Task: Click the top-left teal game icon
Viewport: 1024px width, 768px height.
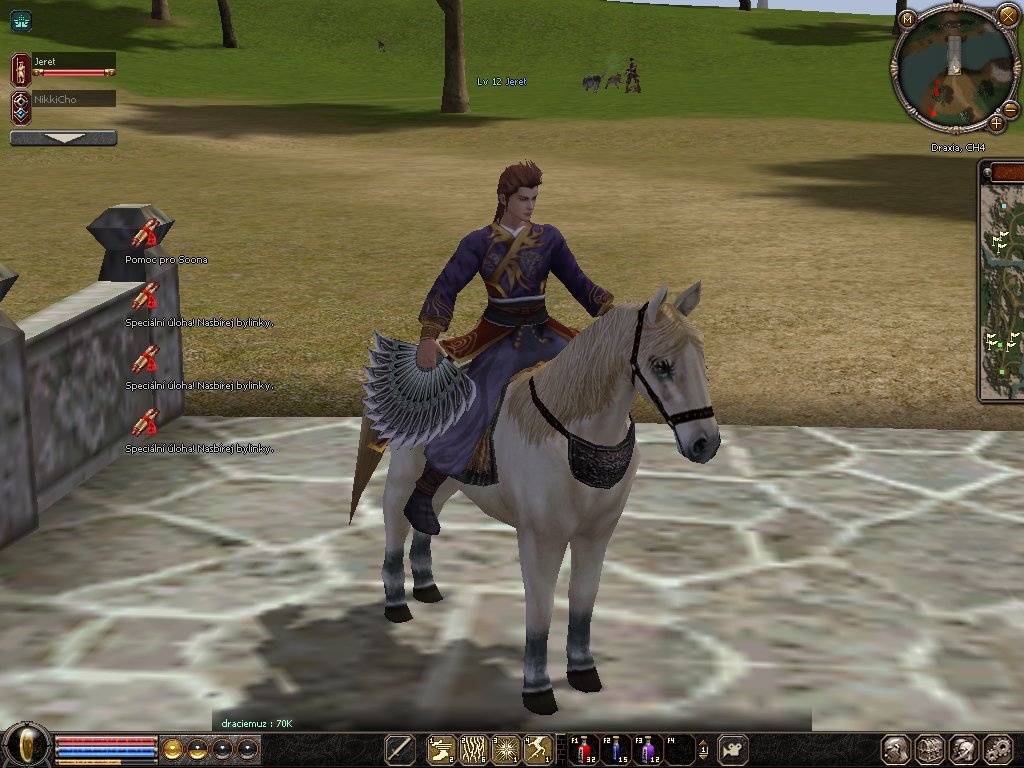Action: 21,20
